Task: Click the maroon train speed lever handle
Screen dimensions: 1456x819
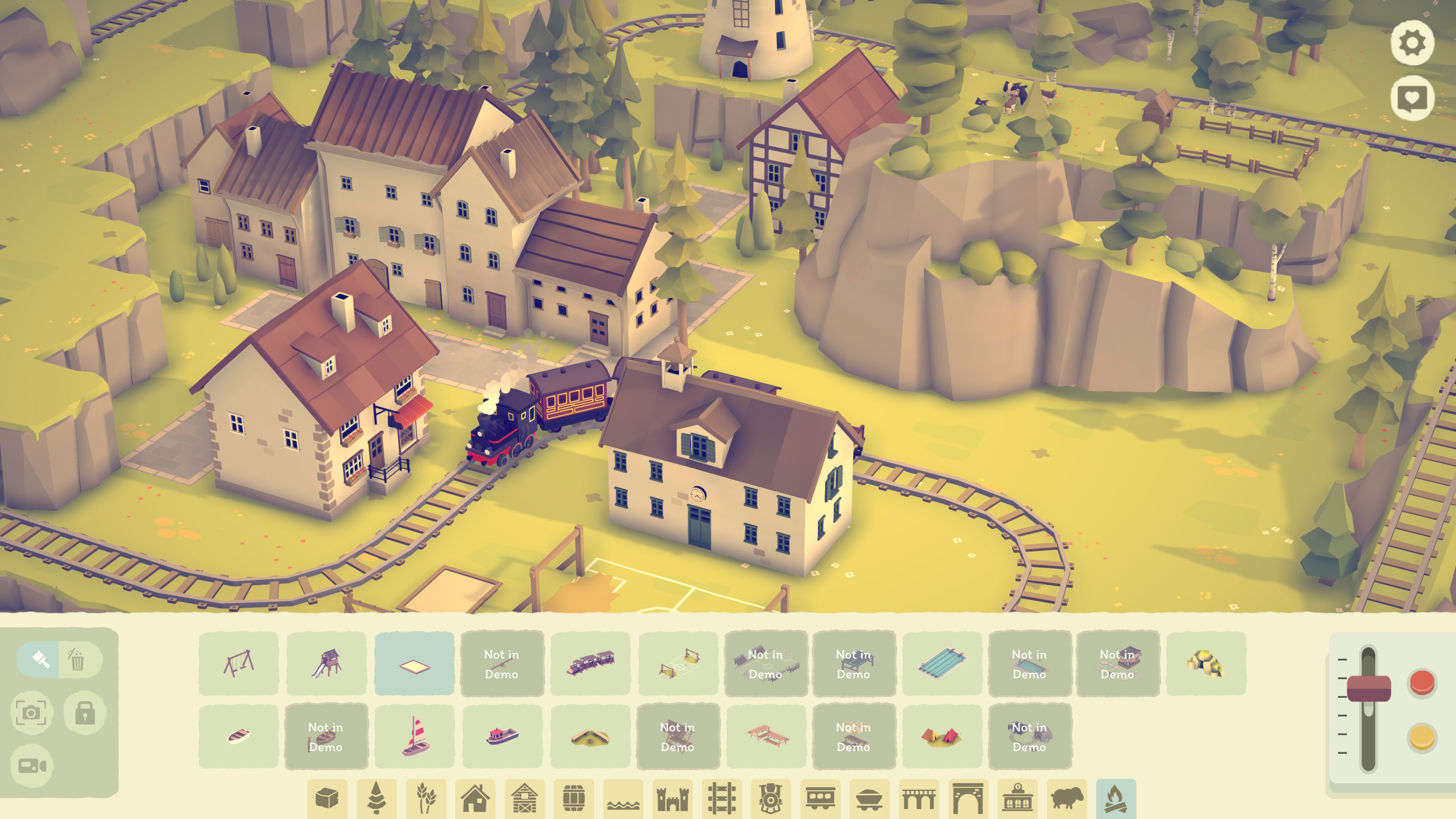Action: coord(1368,688)
